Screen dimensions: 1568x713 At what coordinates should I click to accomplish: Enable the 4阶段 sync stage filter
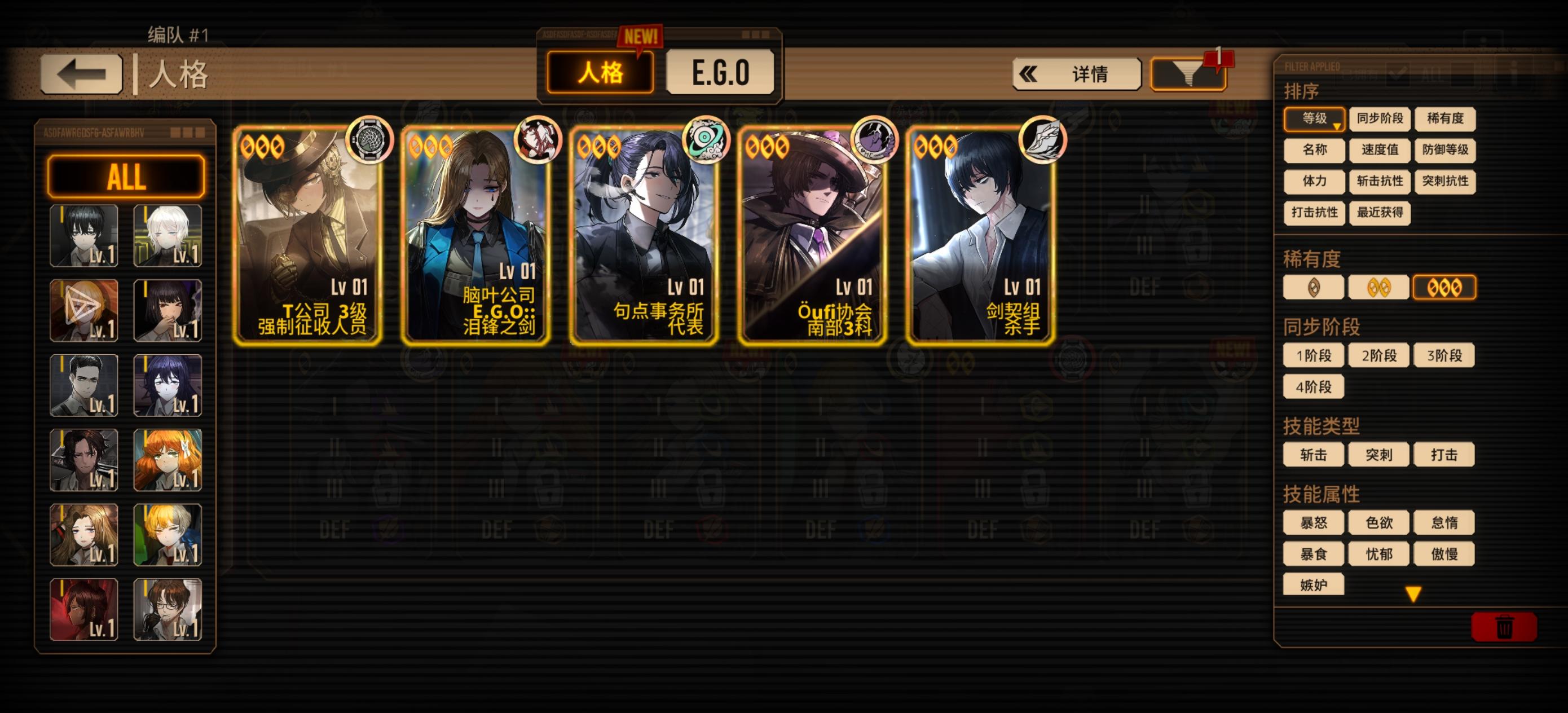tap(1313, 388)
